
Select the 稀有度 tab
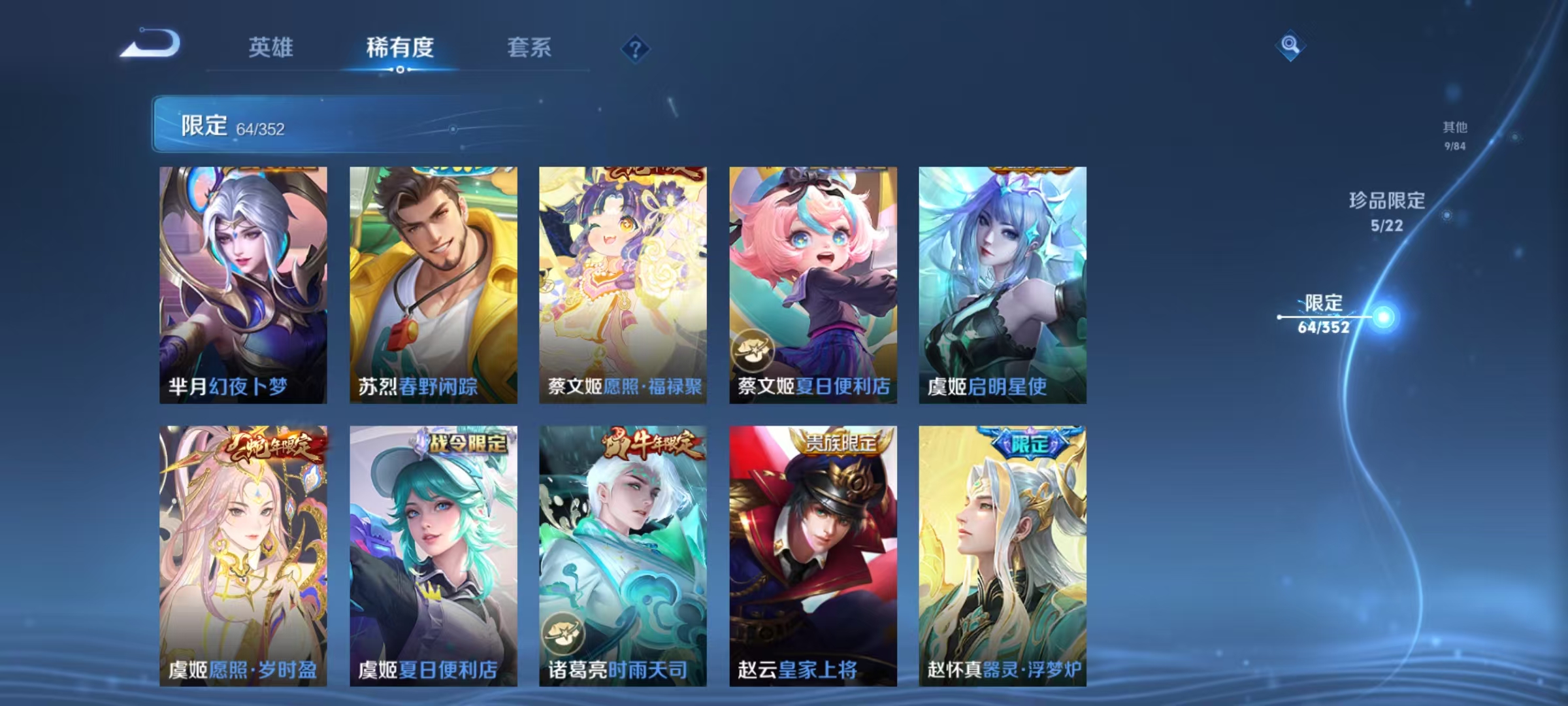pyautogui.click(x=400, y=48)
